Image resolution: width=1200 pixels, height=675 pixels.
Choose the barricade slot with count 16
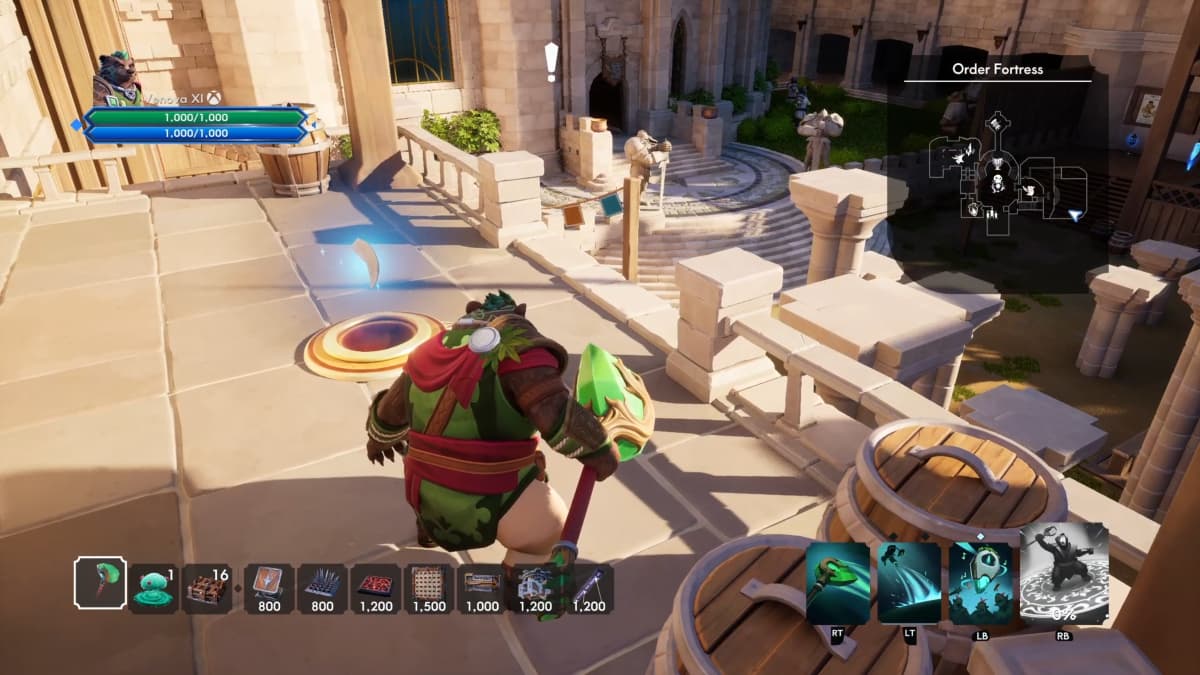(208, 588)
